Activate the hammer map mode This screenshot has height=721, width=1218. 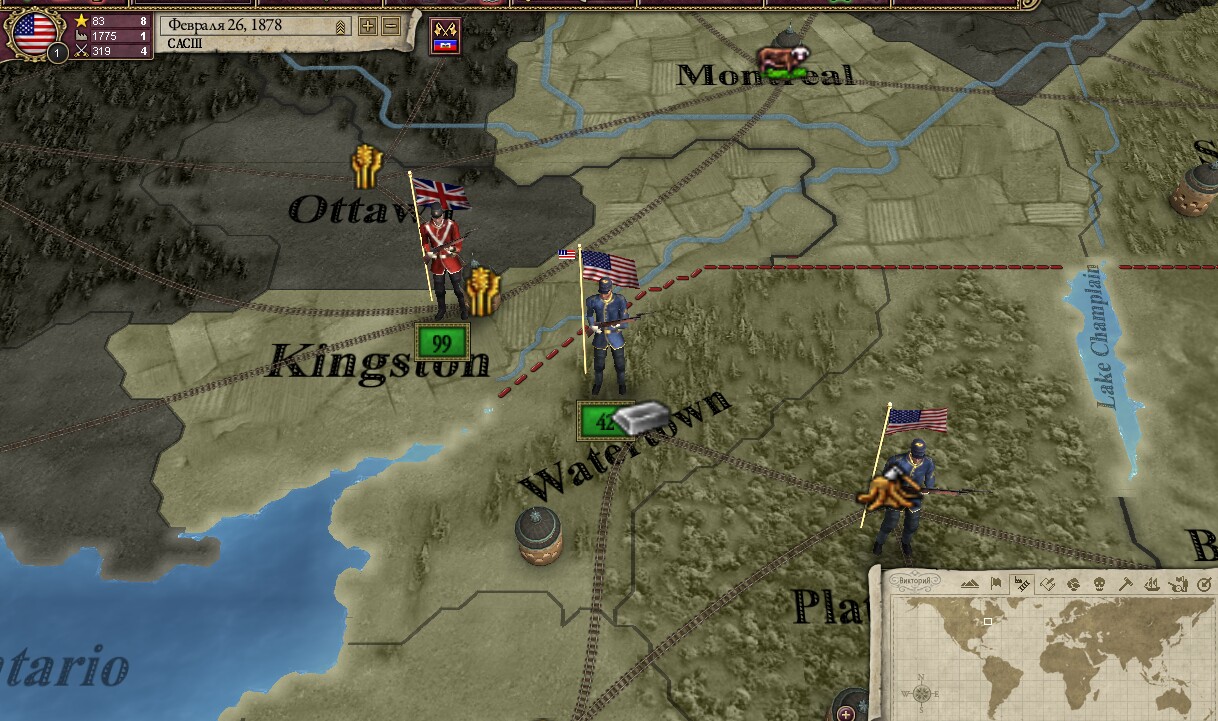point(1125,584)
